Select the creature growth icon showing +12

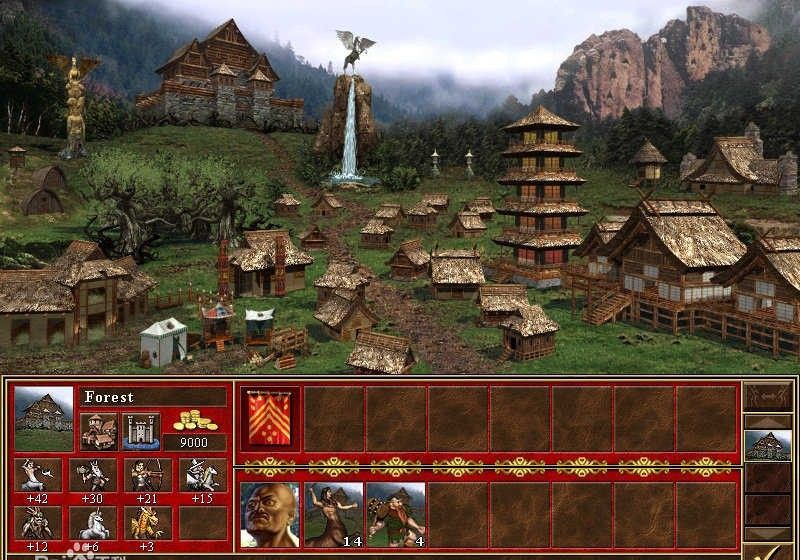click(x=38, y=522)
